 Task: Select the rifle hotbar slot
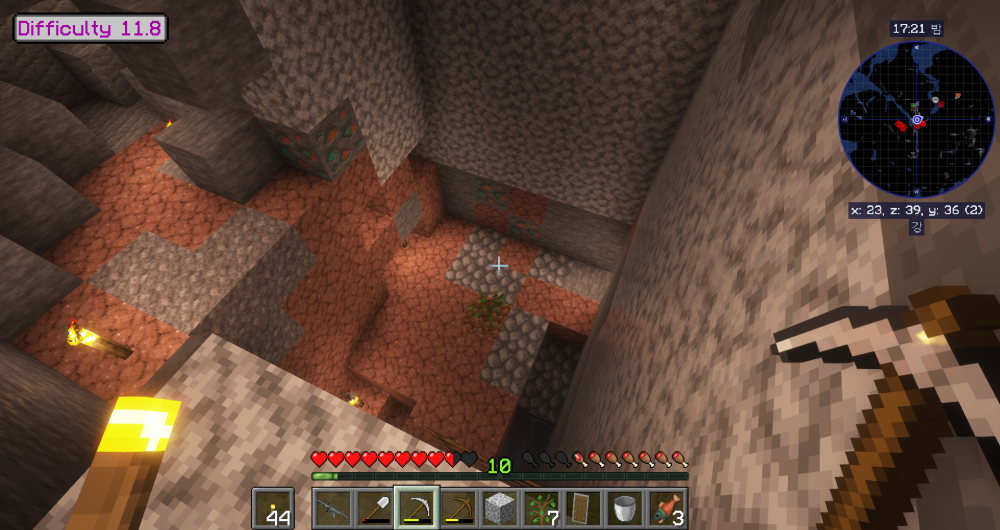[332, 509]
